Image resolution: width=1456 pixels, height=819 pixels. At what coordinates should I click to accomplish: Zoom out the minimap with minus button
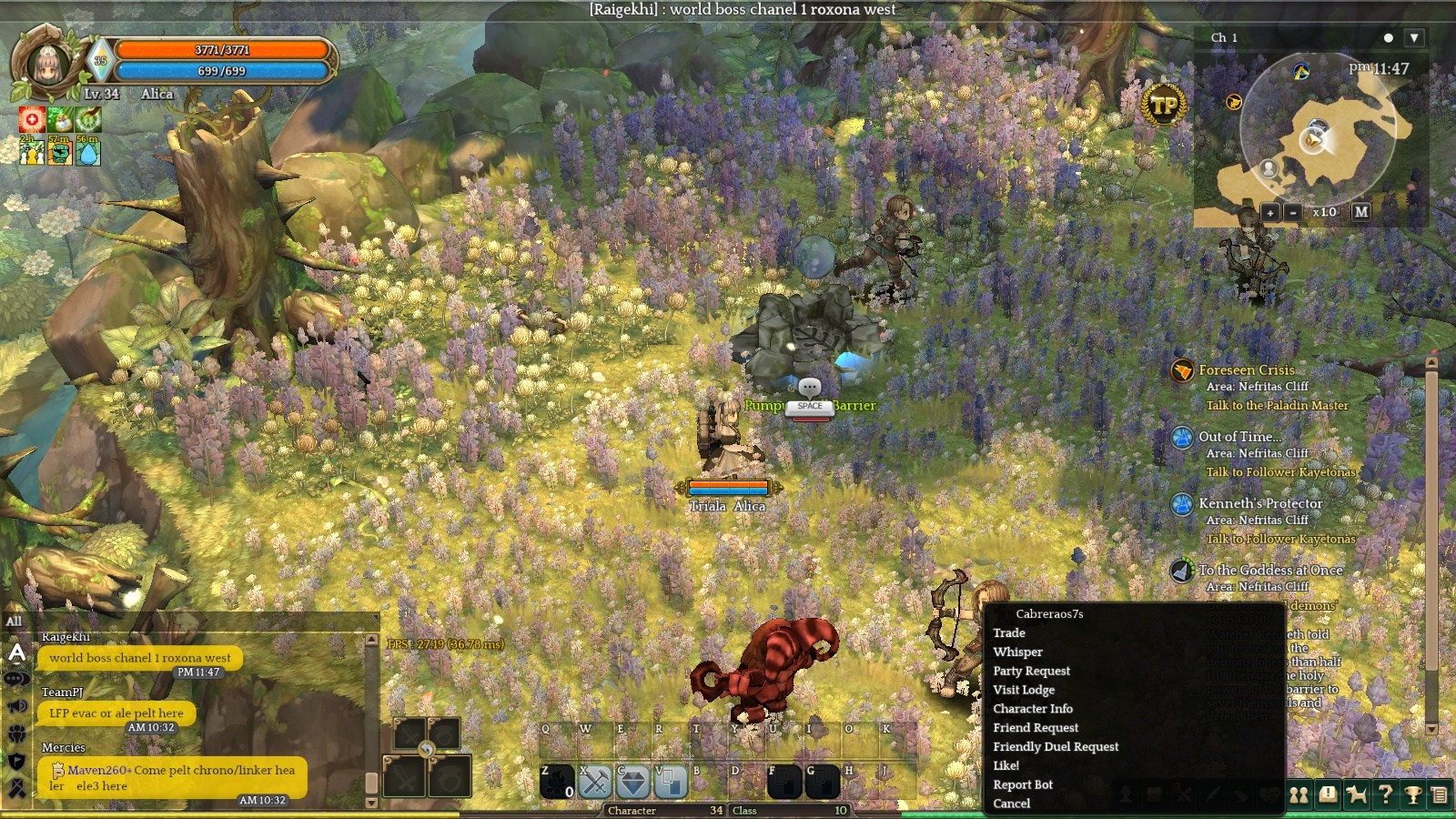1292,213
